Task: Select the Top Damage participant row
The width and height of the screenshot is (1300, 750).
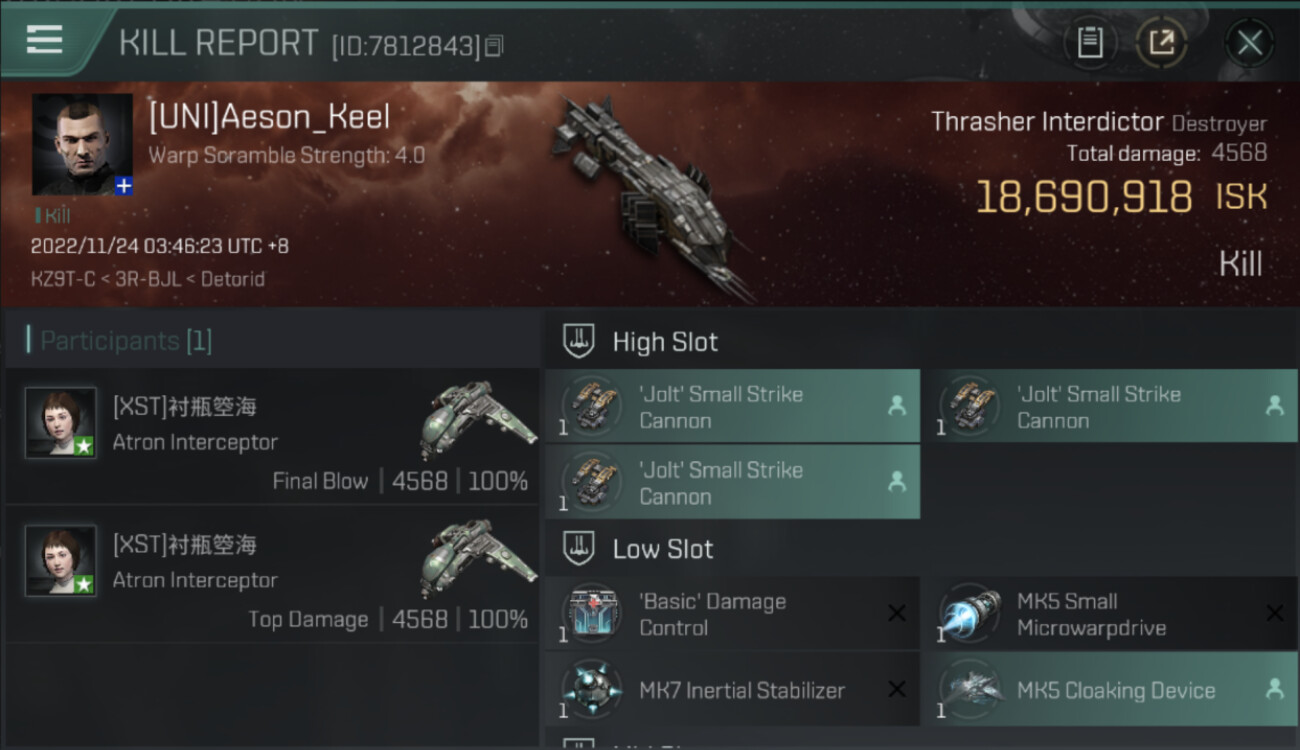Action: (272, 574)
